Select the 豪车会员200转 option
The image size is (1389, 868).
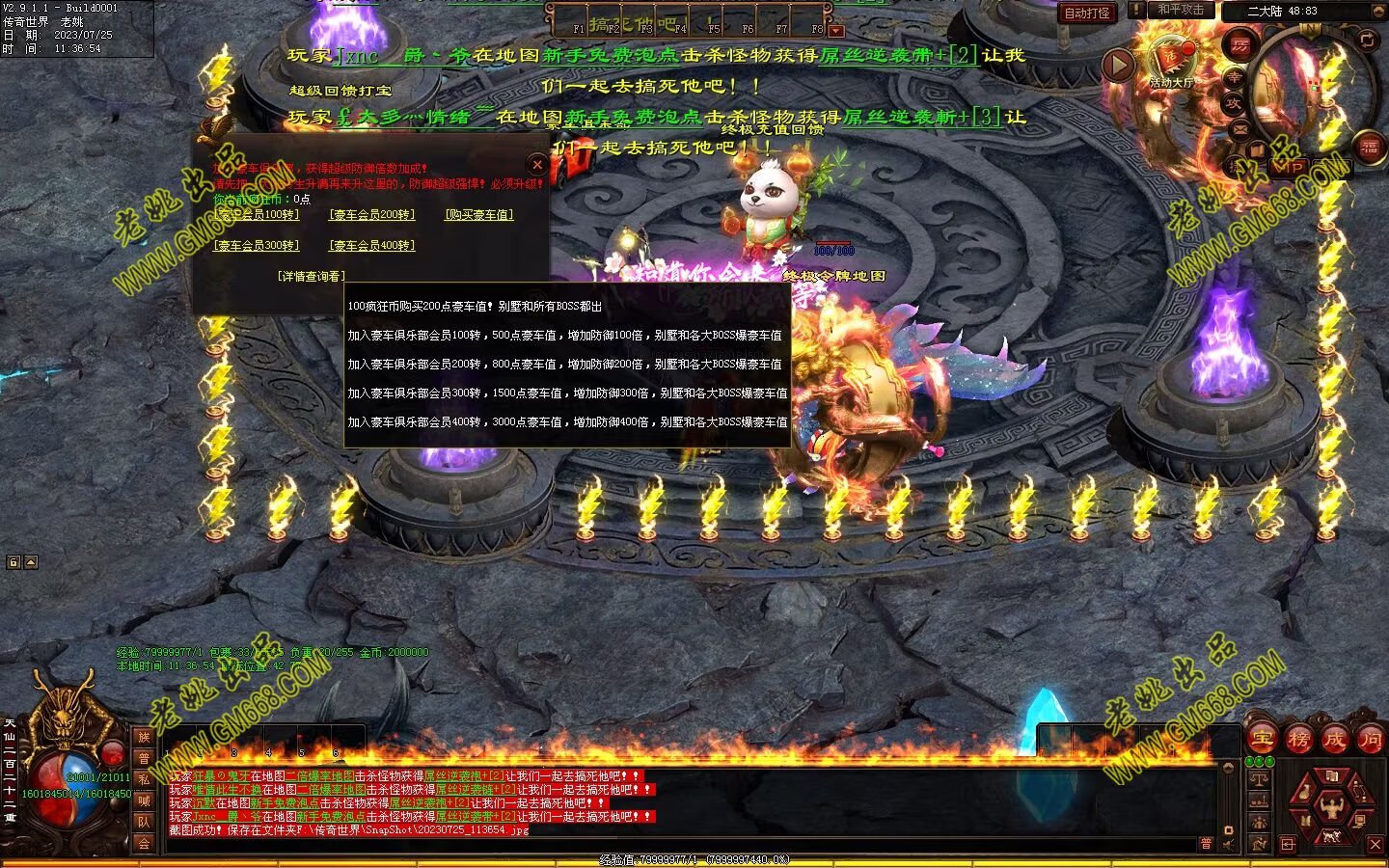[371, 214]
